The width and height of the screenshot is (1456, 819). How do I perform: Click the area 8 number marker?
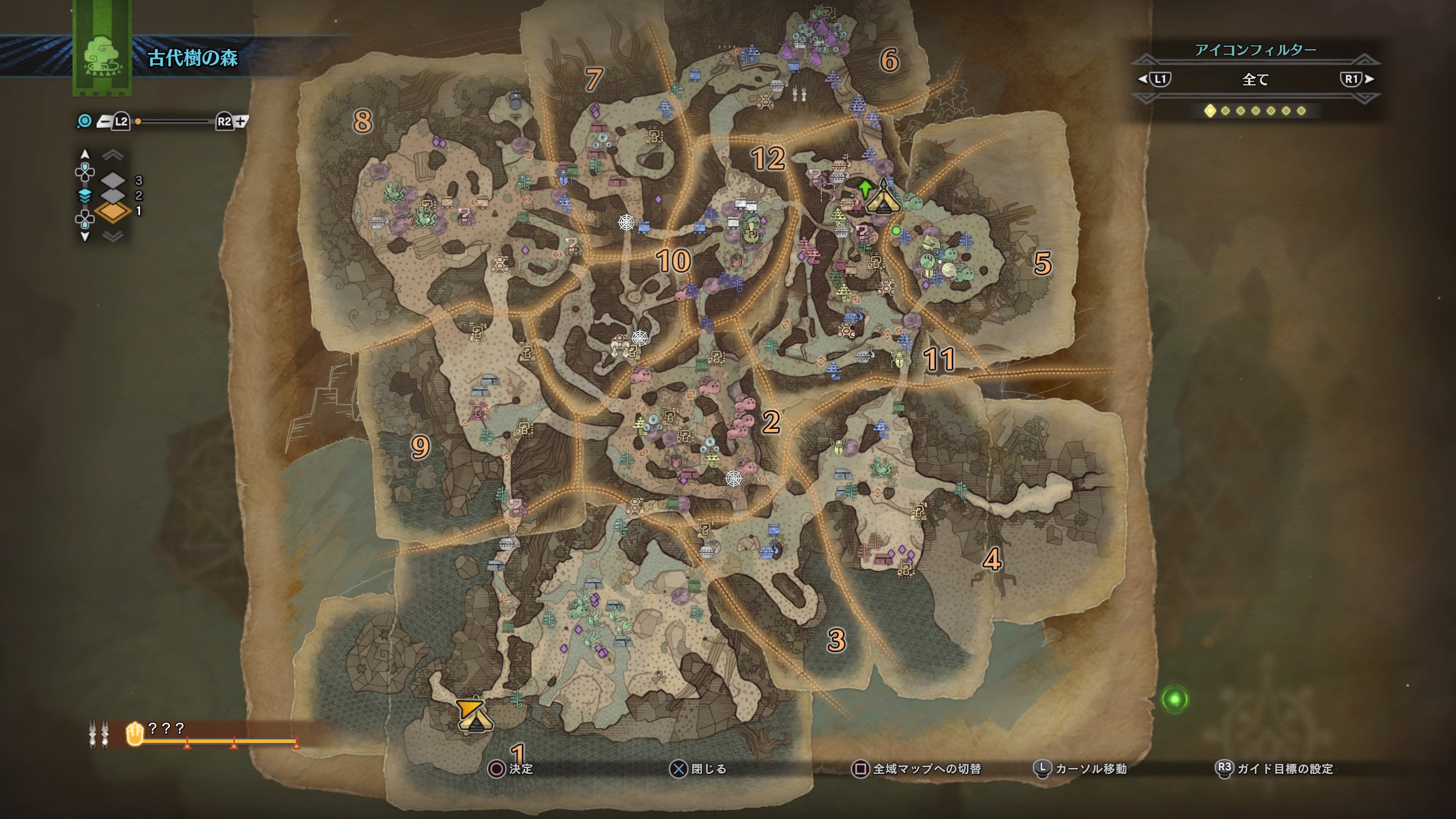coord(362,121)
